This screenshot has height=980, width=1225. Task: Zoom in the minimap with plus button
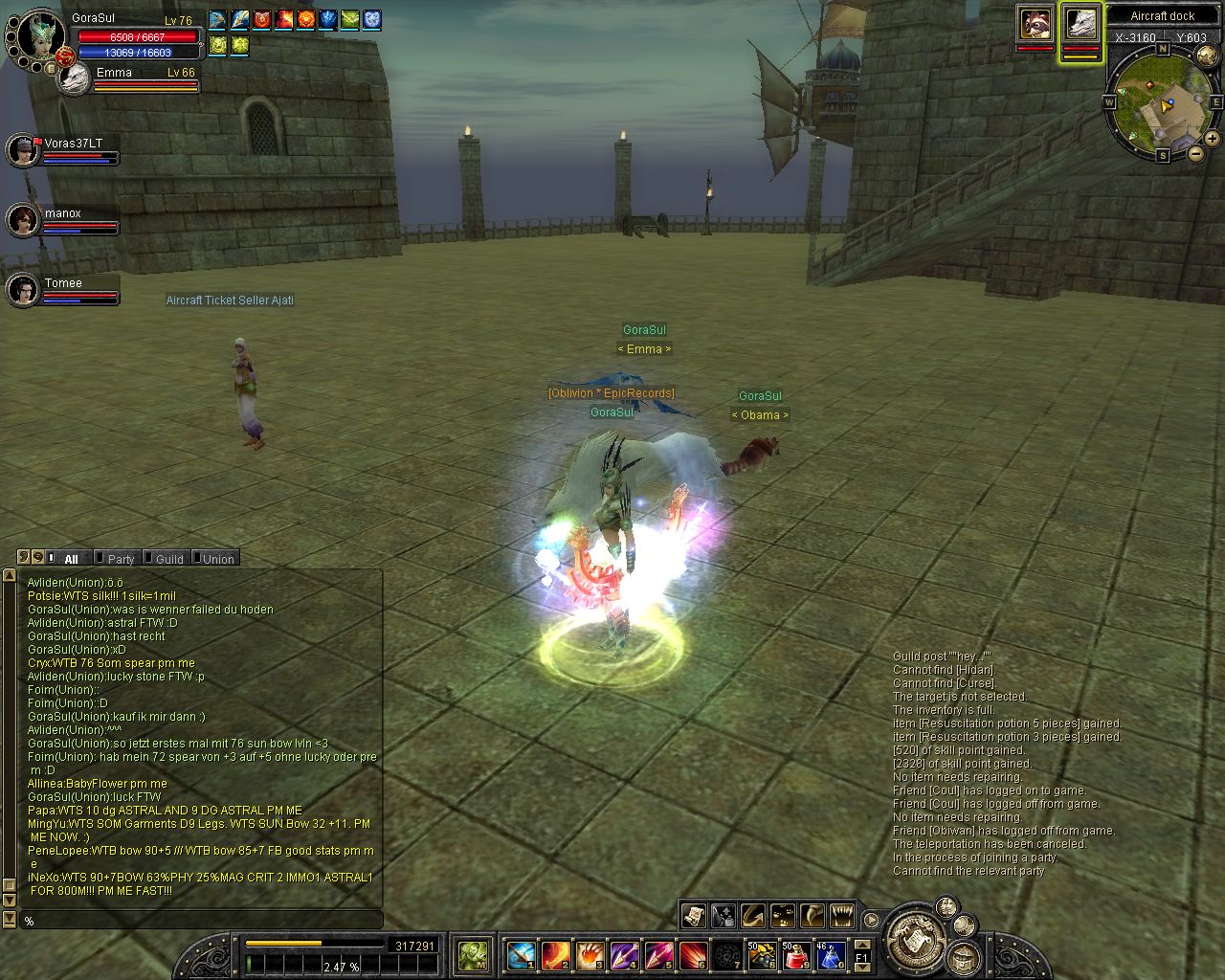[1213, 139]
